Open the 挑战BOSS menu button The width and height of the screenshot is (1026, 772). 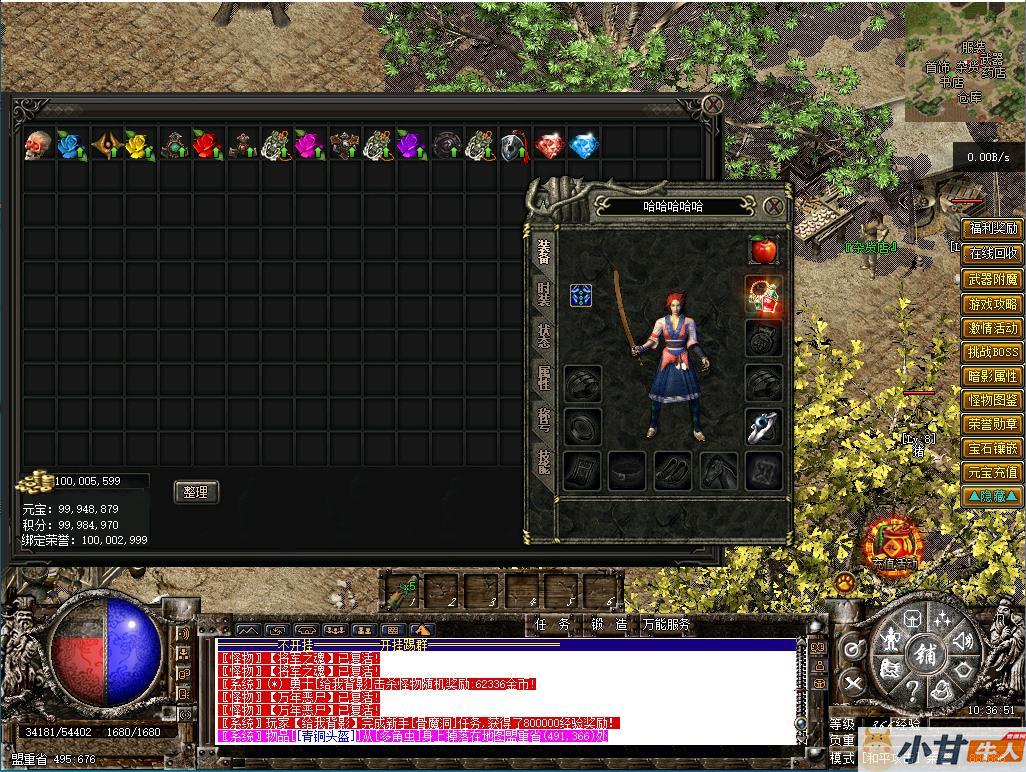[x=992, y=352]
